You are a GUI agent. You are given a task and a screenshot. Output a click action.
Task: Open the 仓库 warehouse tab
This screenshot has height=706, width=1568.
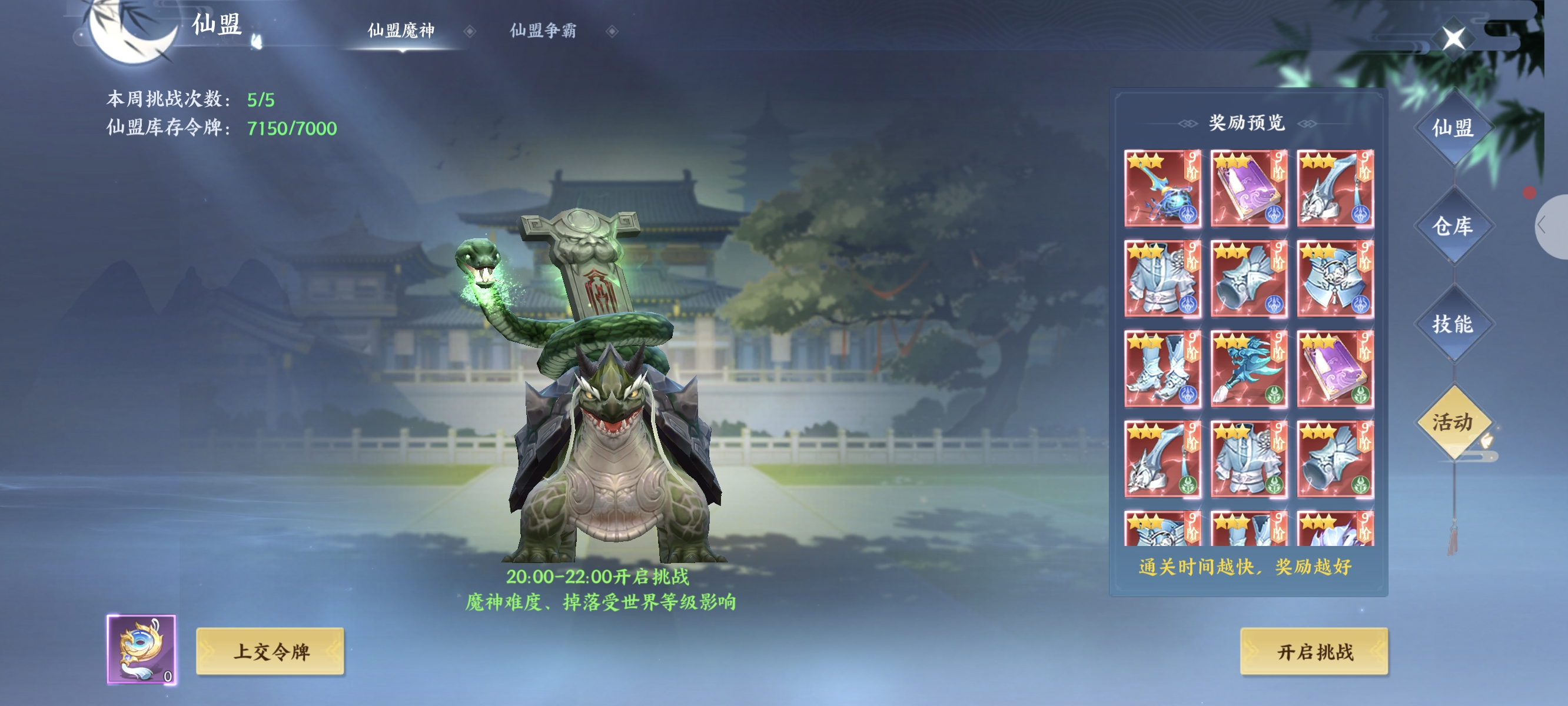click(1453, 226)
